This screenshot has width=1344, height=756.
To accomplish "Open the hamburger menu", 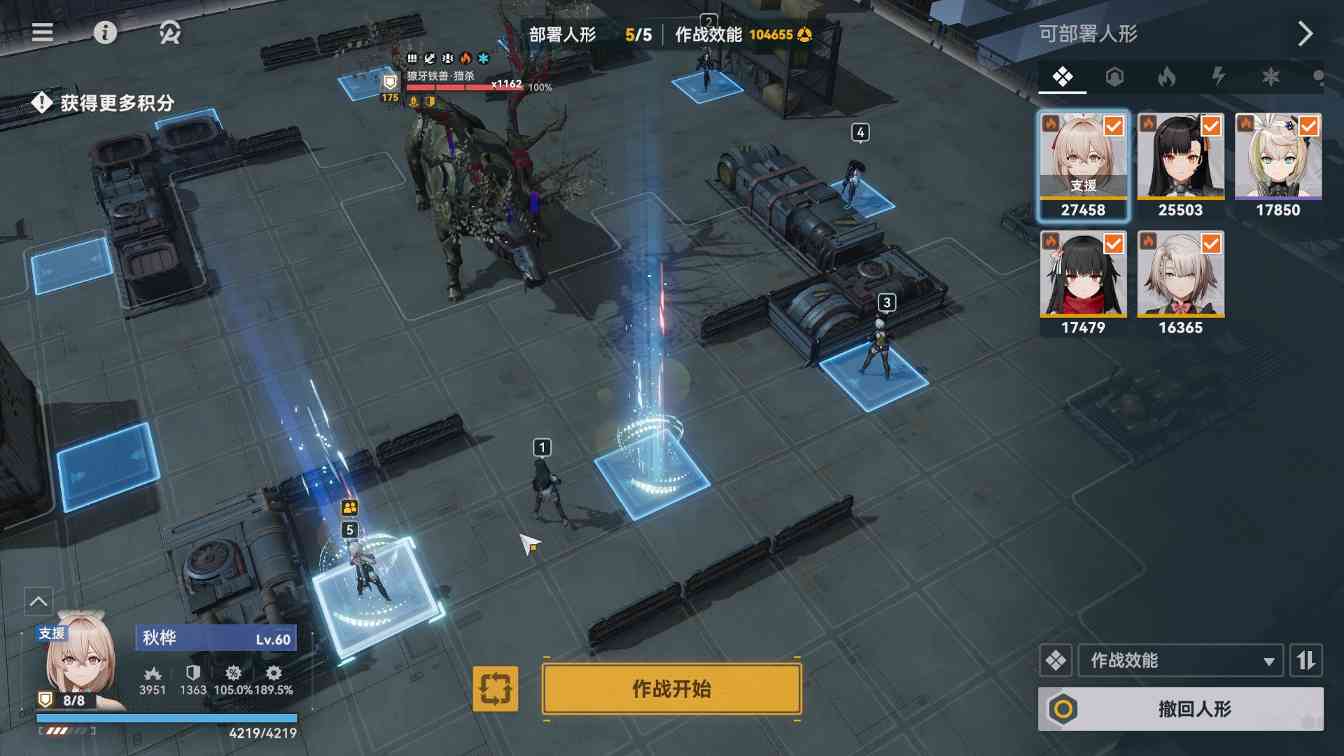I will coord(41,31).
